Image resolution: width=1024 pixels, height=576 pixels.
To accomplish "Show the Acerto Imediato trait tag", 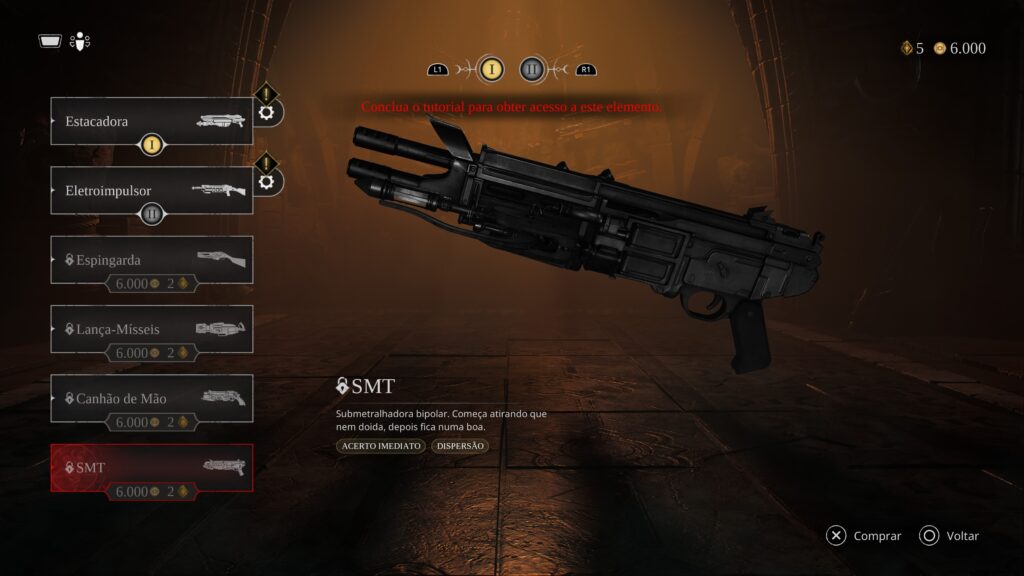I will 380,446.
